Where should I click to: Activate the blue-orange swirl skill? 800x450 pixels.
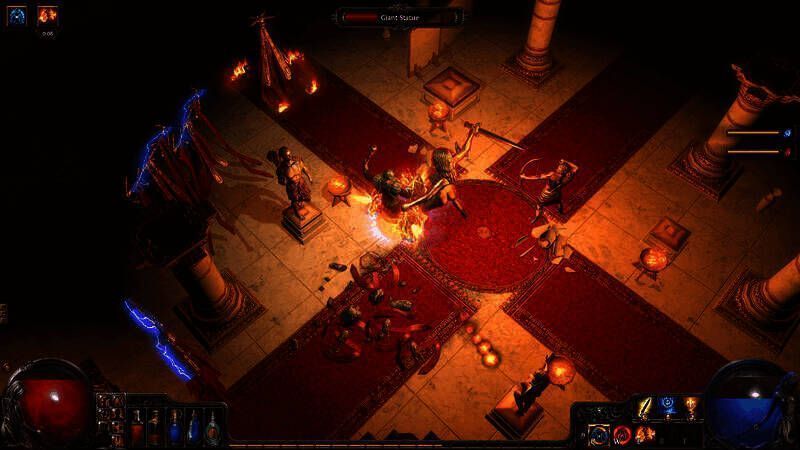click(600, 435)
